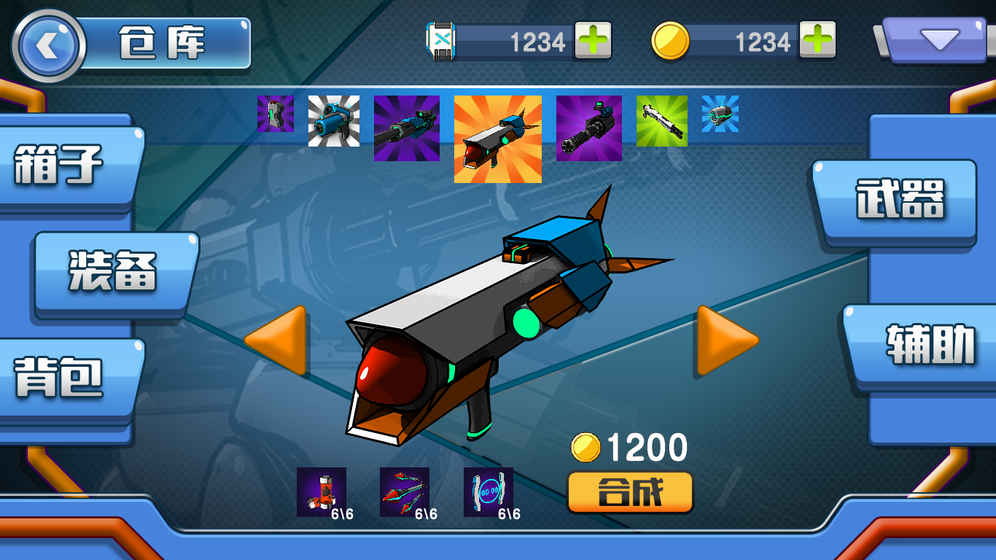
Task: Open the 箱子 (boxes) tab
Action: point(60,163)
